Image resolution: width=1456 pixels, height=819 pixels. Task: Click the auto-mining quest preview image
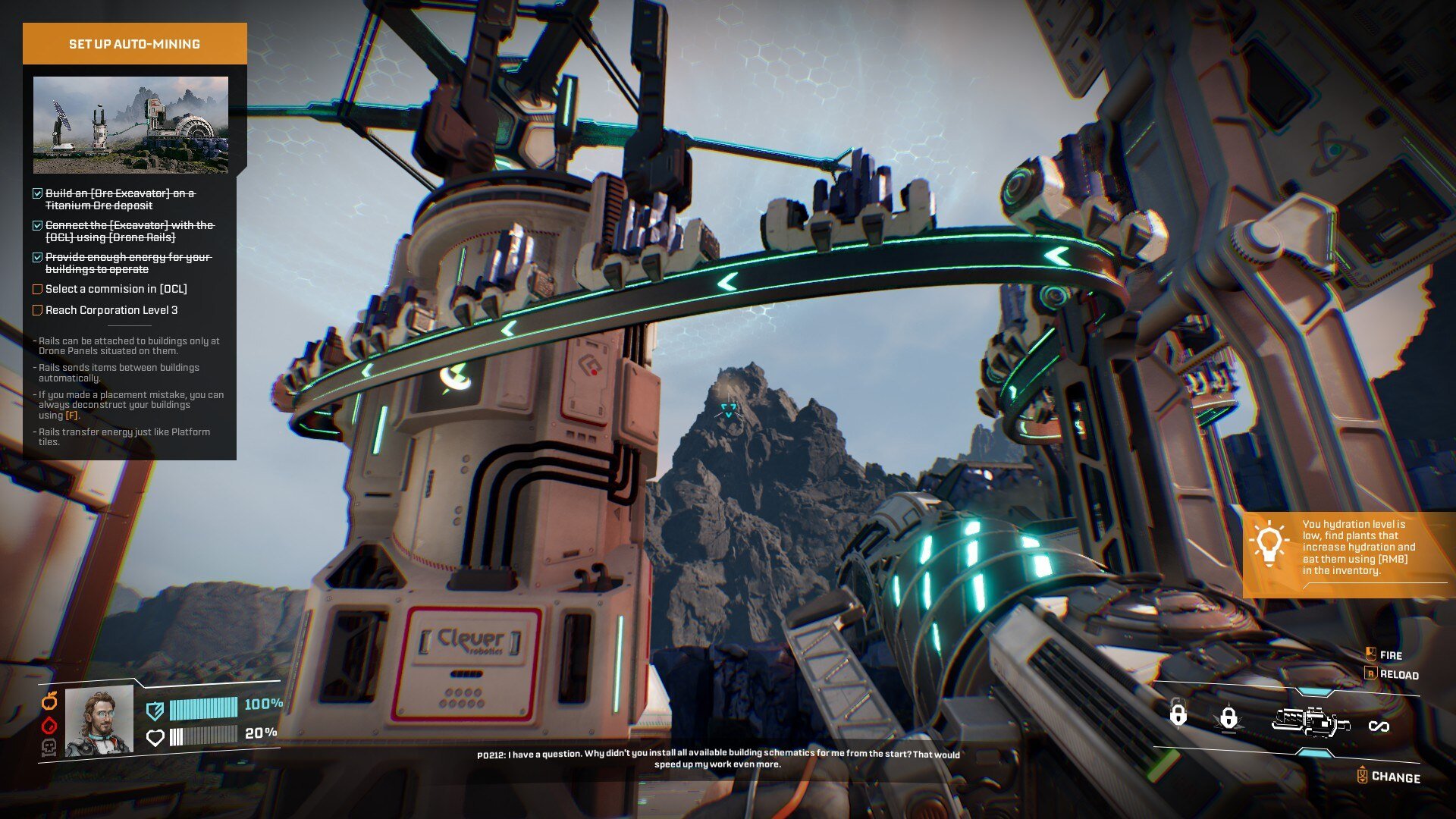click(x=130, y=125)
